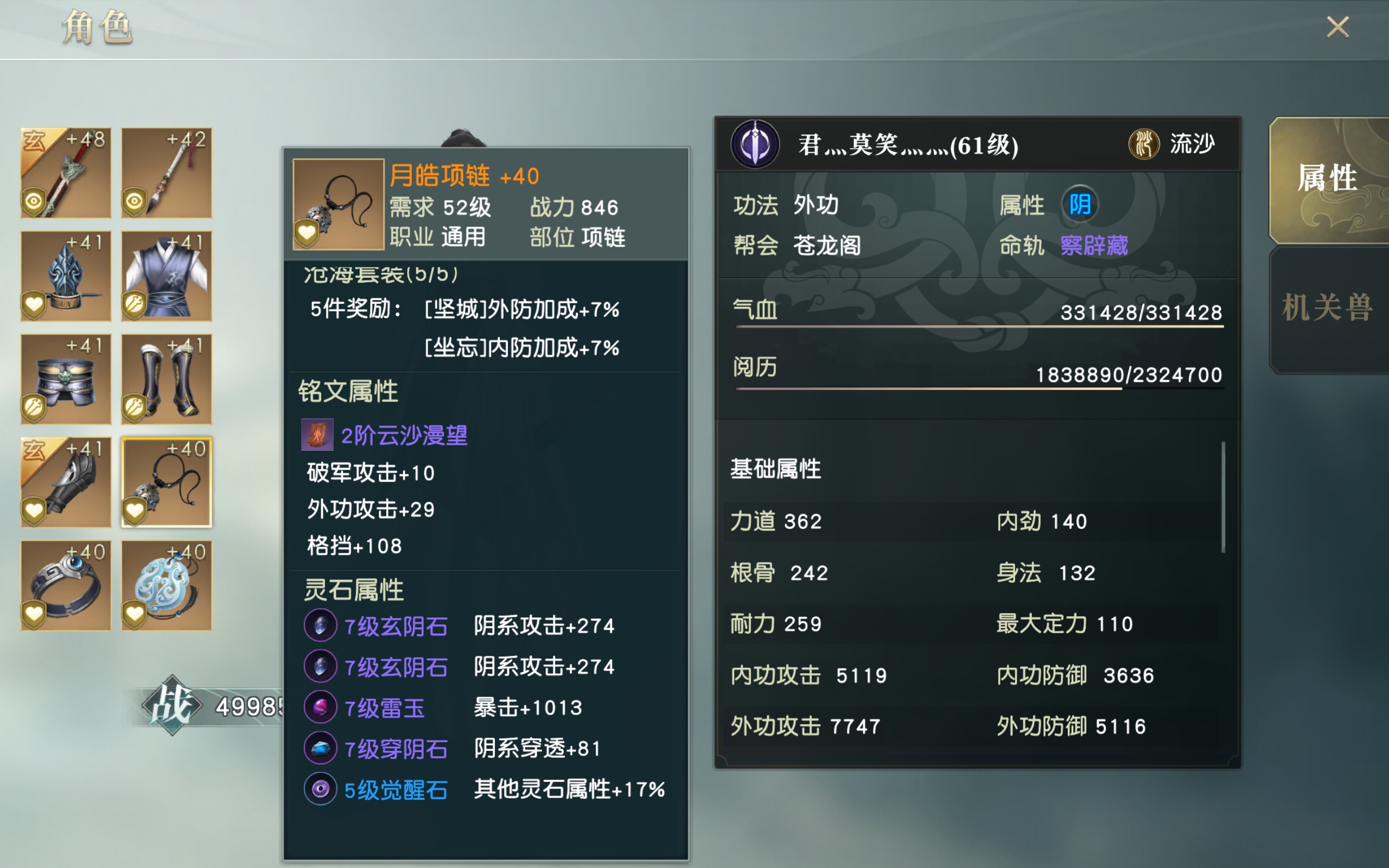Open the +40 jade pendant slot
Image resolution: width=1389 pixels, height=868 pixels.
[166, 585]
